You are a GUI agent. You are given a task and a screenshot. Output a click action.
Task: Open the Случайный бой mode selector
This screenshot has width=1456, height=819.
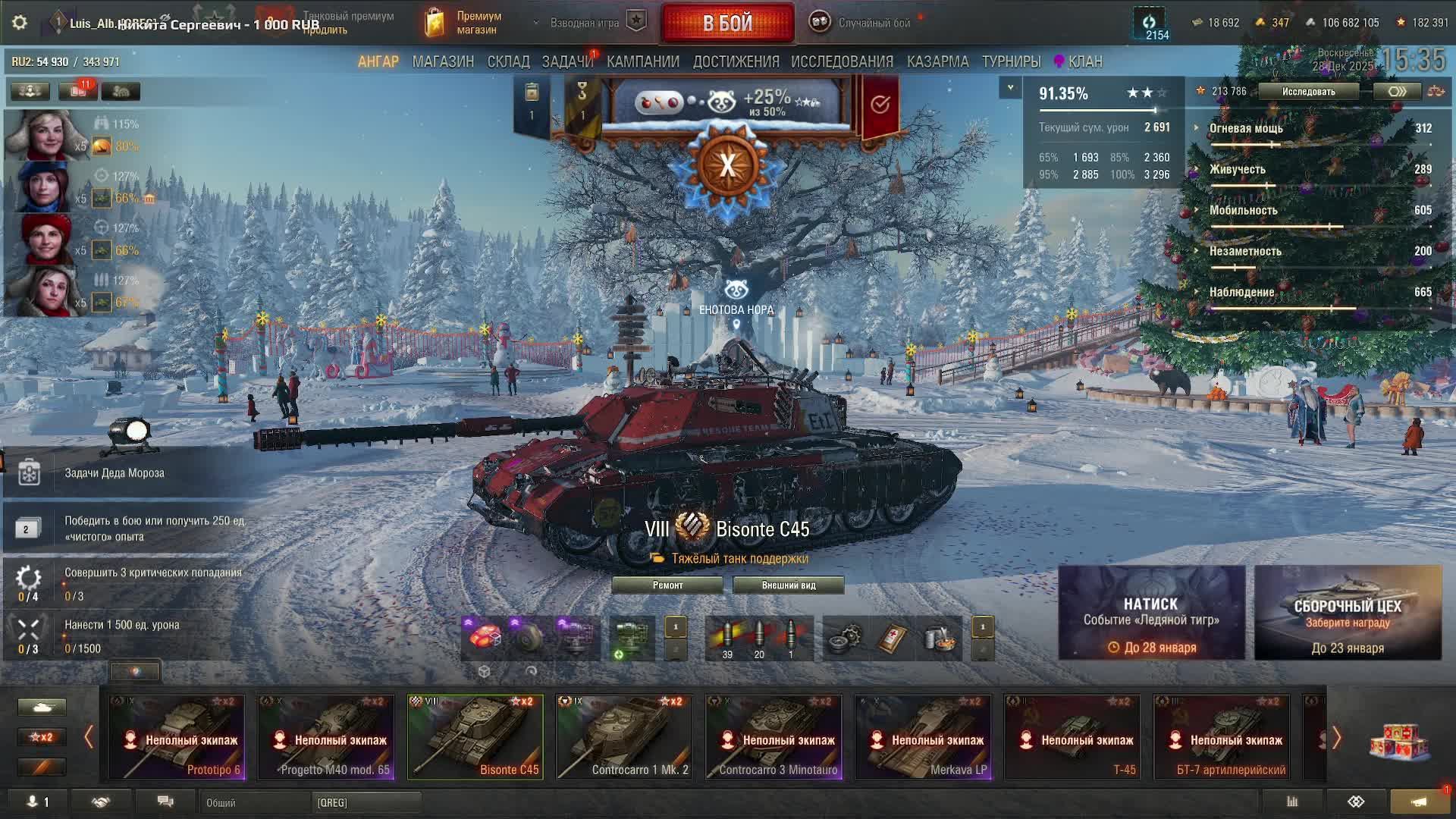click(x=862, y=23)
